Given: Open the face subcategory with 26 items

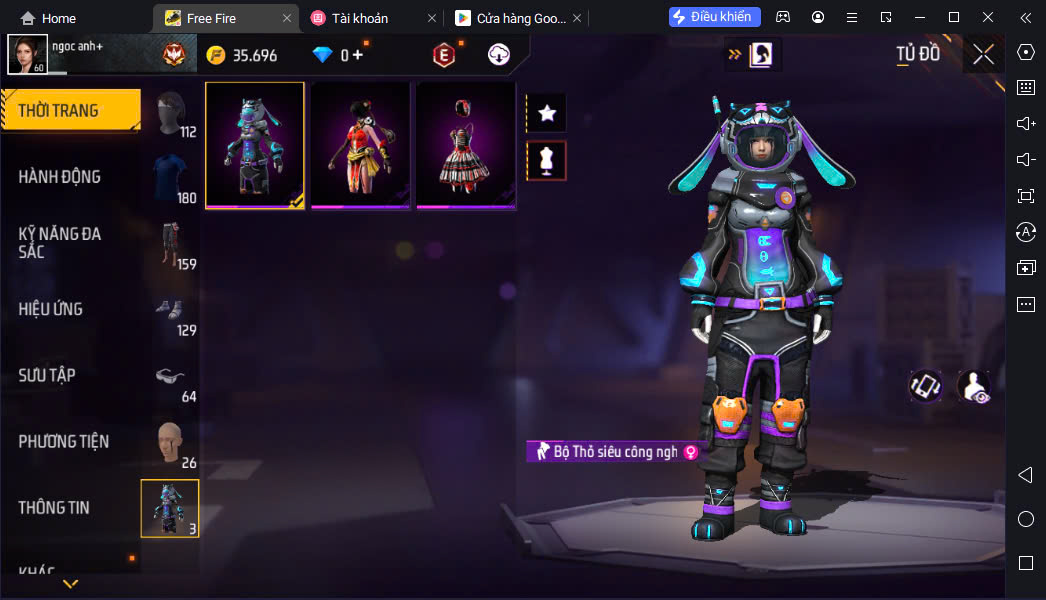Looking at the screenshot, I should 171,443.
